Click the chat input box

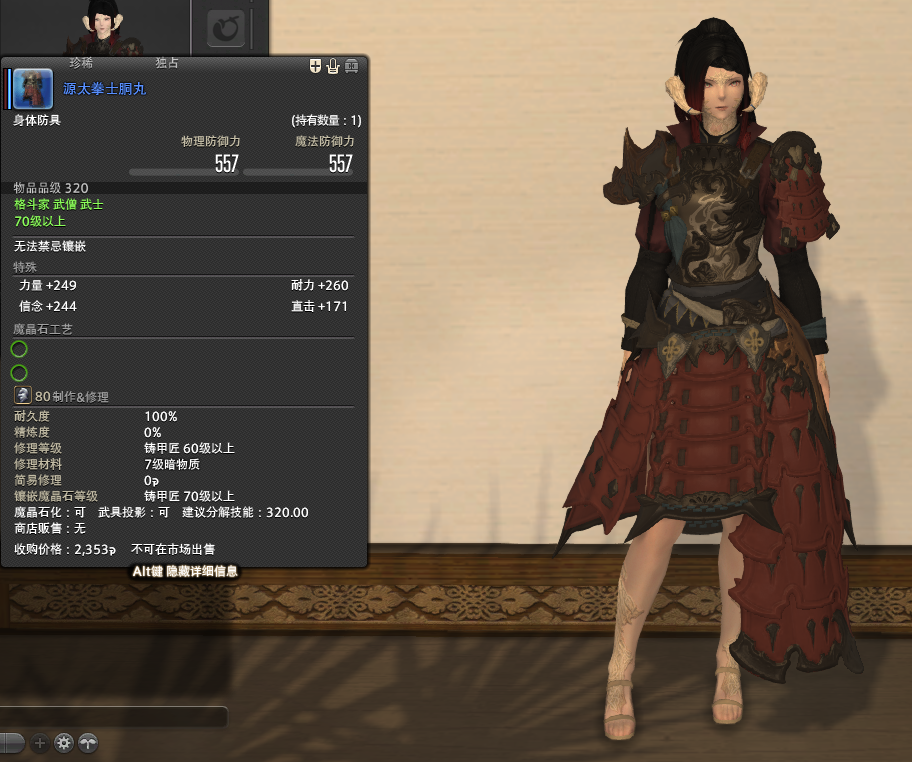tap(113, 716)
